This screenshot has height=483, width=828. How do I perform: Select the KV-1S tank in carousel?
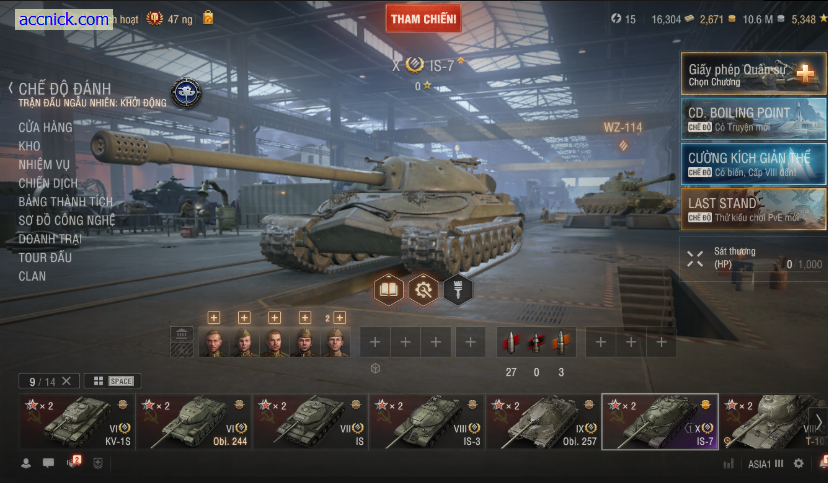click(76, 421)
